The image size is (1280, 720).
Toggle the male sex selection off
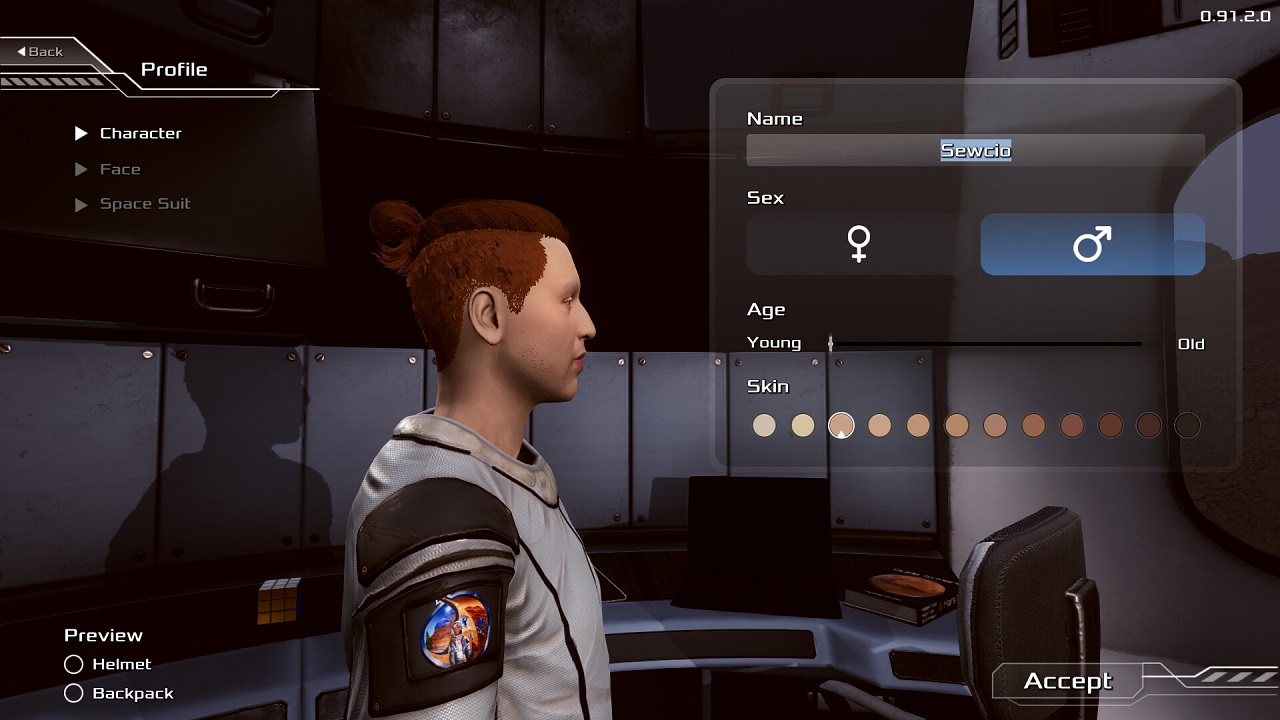coord(1092,244)
